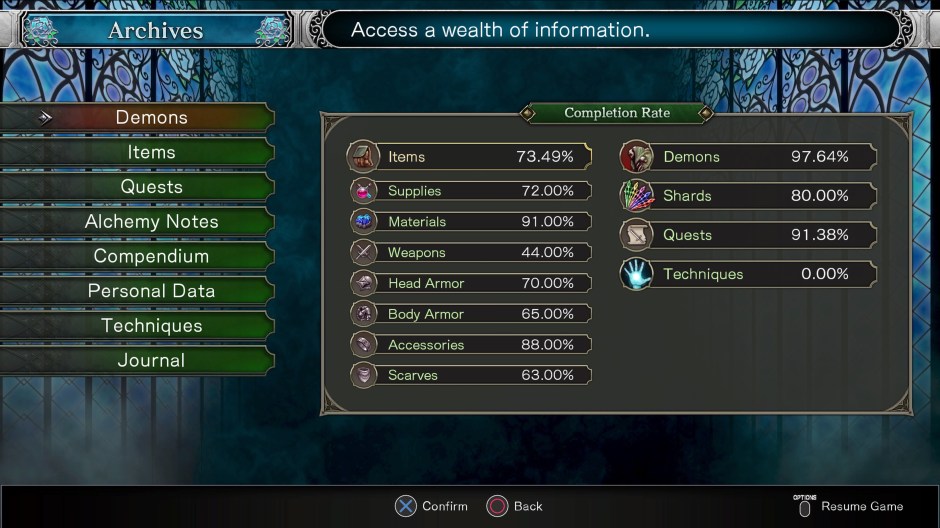Open the Techniques entry in the left menu
Screen dimensions: 940x528
point(151,326)
